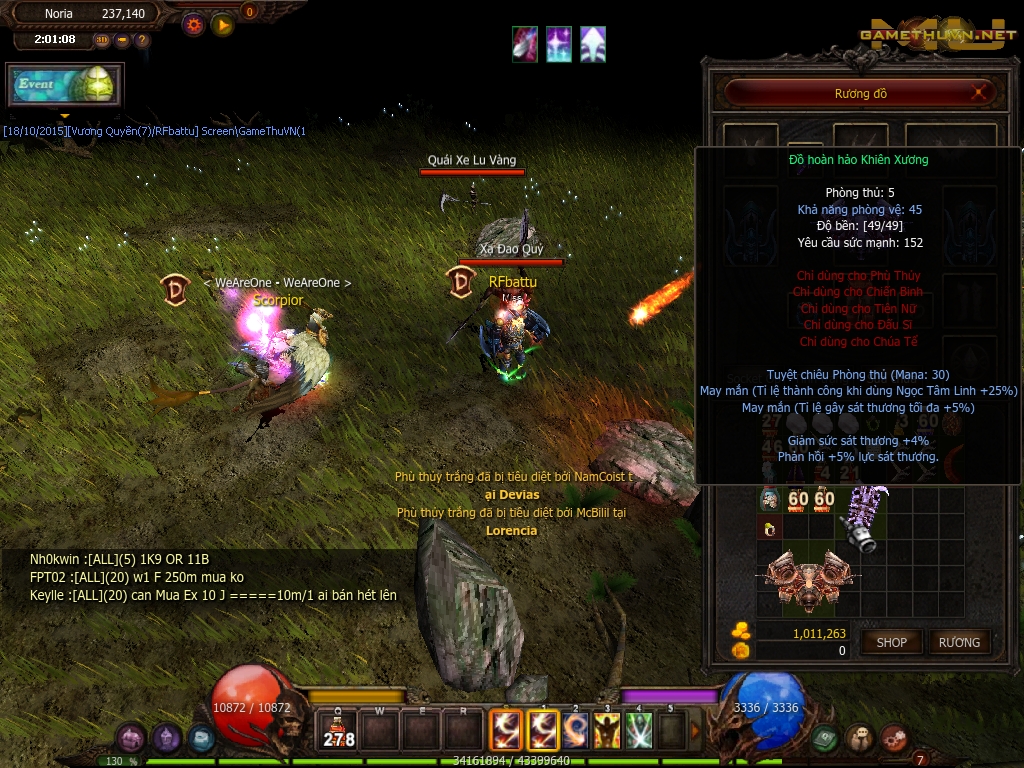
Task: Open the settings gear icon
Action: click(193, 24)
